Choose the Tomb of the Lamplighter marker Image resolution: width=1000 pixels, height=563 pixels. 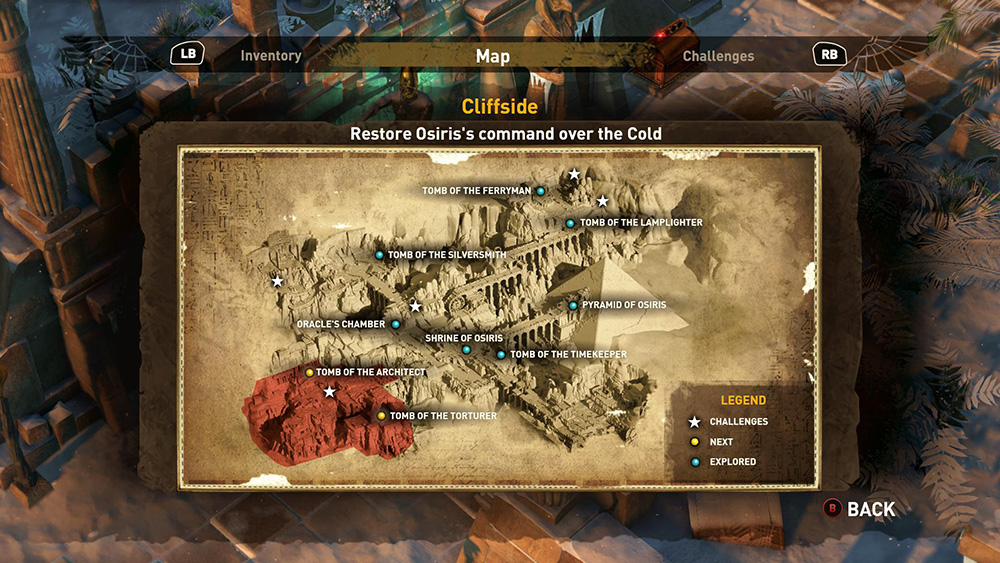click(x=570, y=223)
